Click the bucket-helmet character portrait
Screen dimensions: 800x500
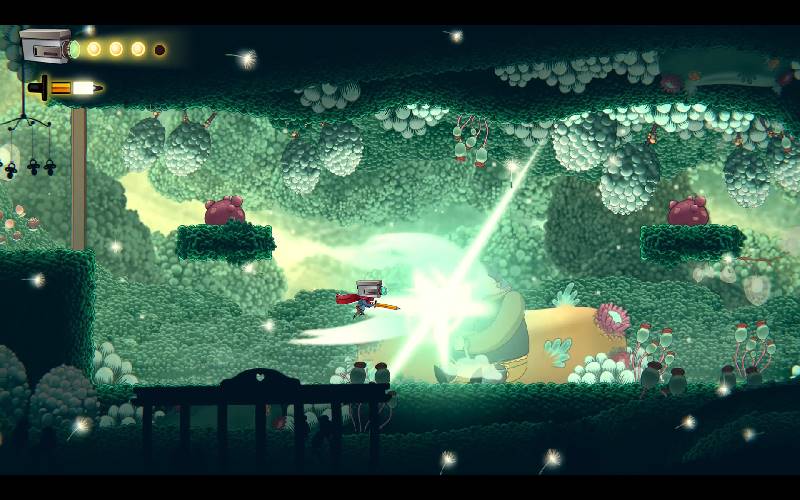45,46
